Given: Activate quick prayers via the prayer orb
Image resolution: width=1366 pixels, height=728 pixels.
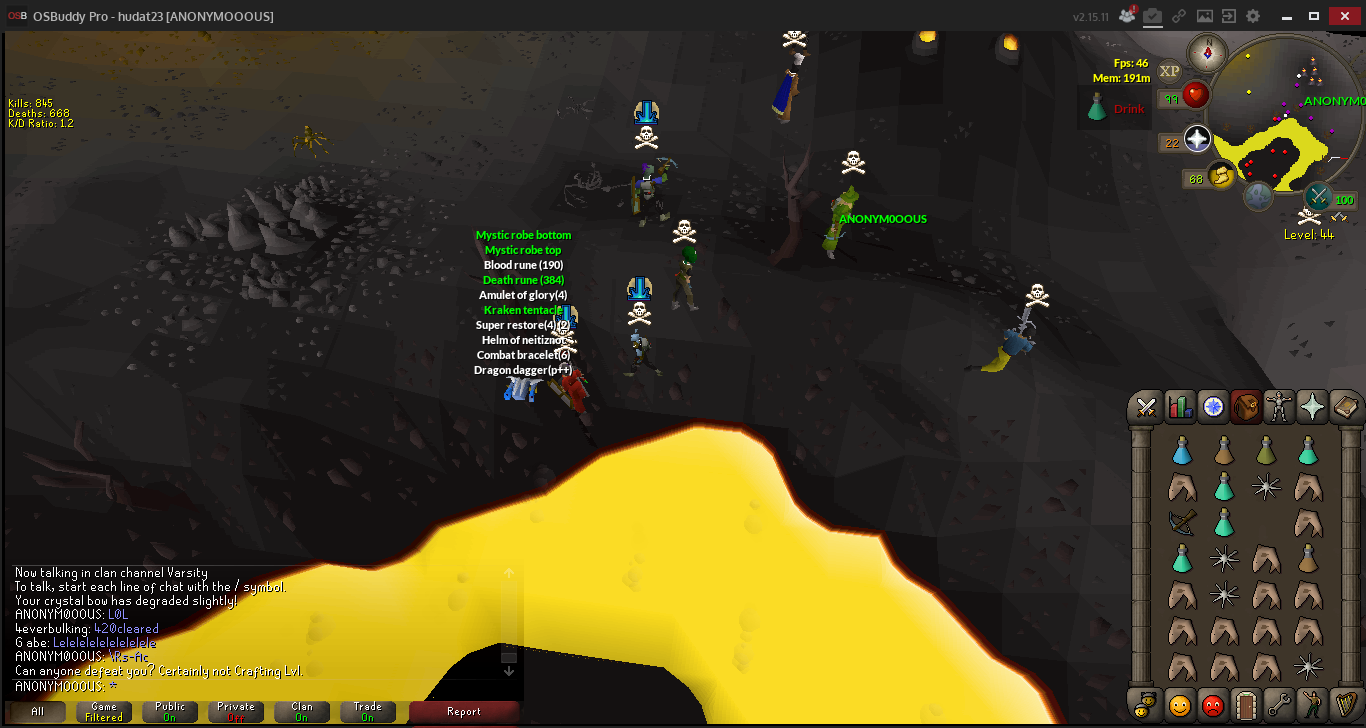Looking at the screenshot, I should (1198, 140).
